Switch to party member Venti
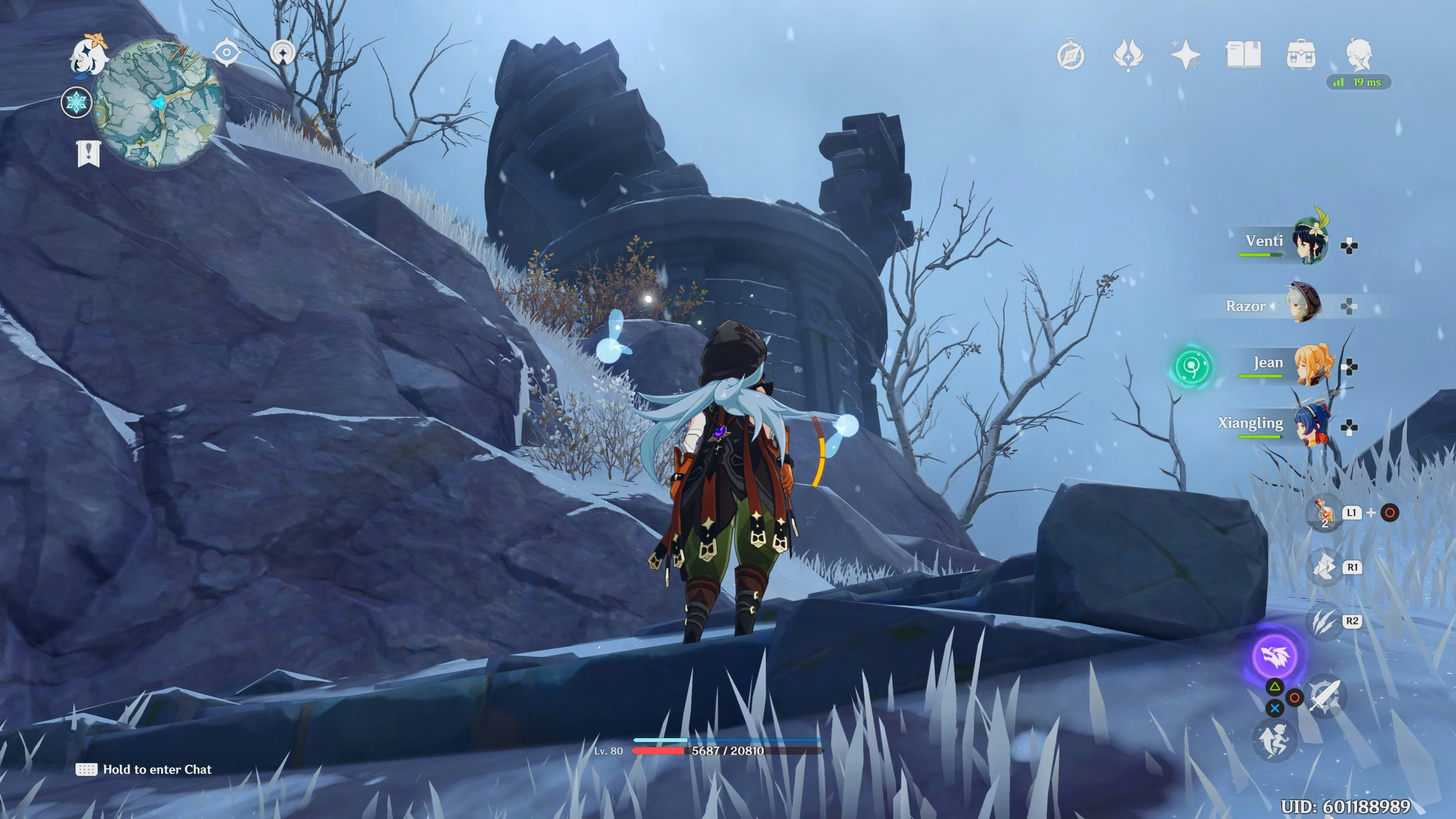This screenshot has width=1456, height=819. pyautogui.click(x=1311, y=243)
